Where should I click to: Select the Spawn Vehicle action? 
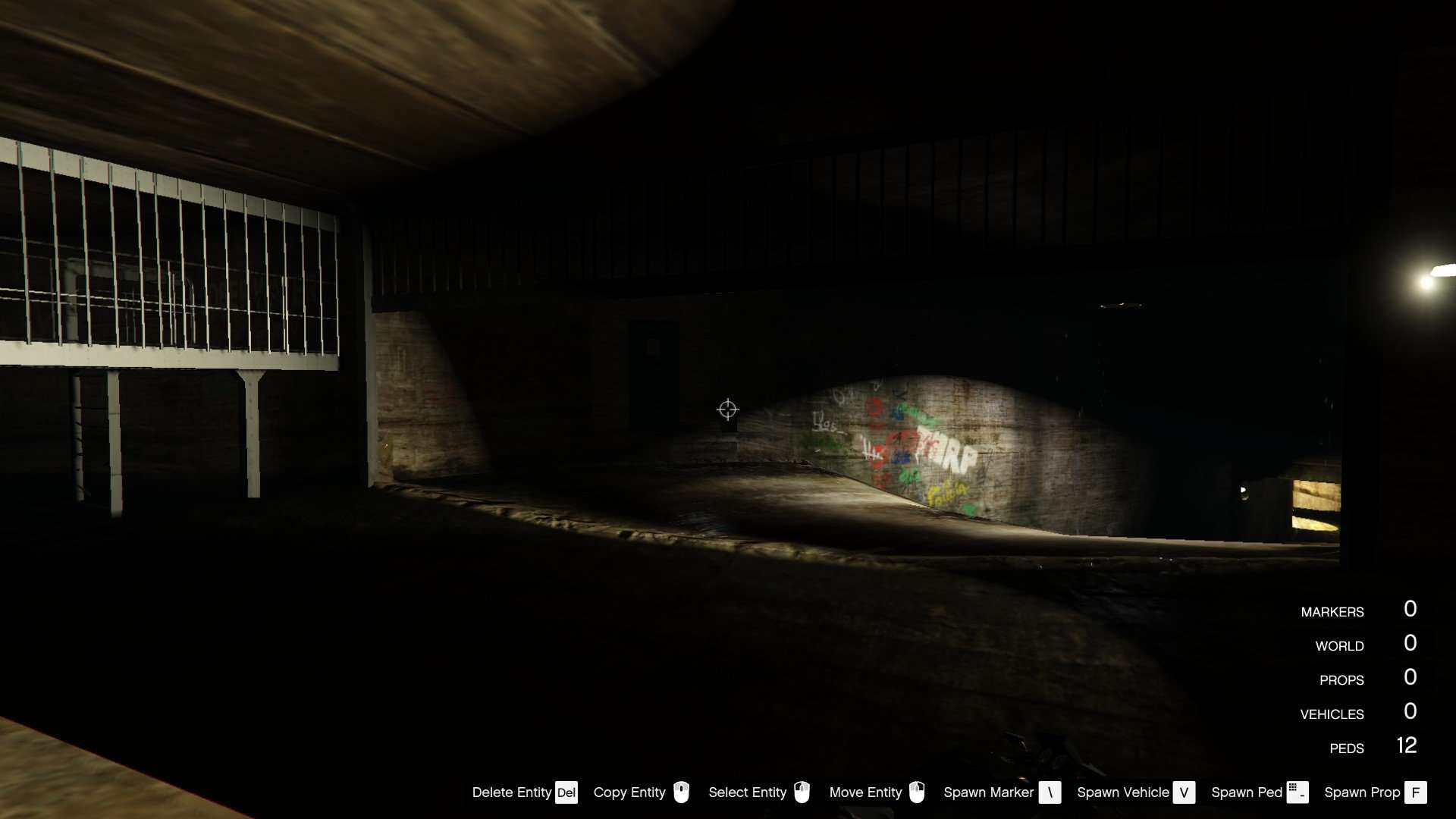point(1122,792)
